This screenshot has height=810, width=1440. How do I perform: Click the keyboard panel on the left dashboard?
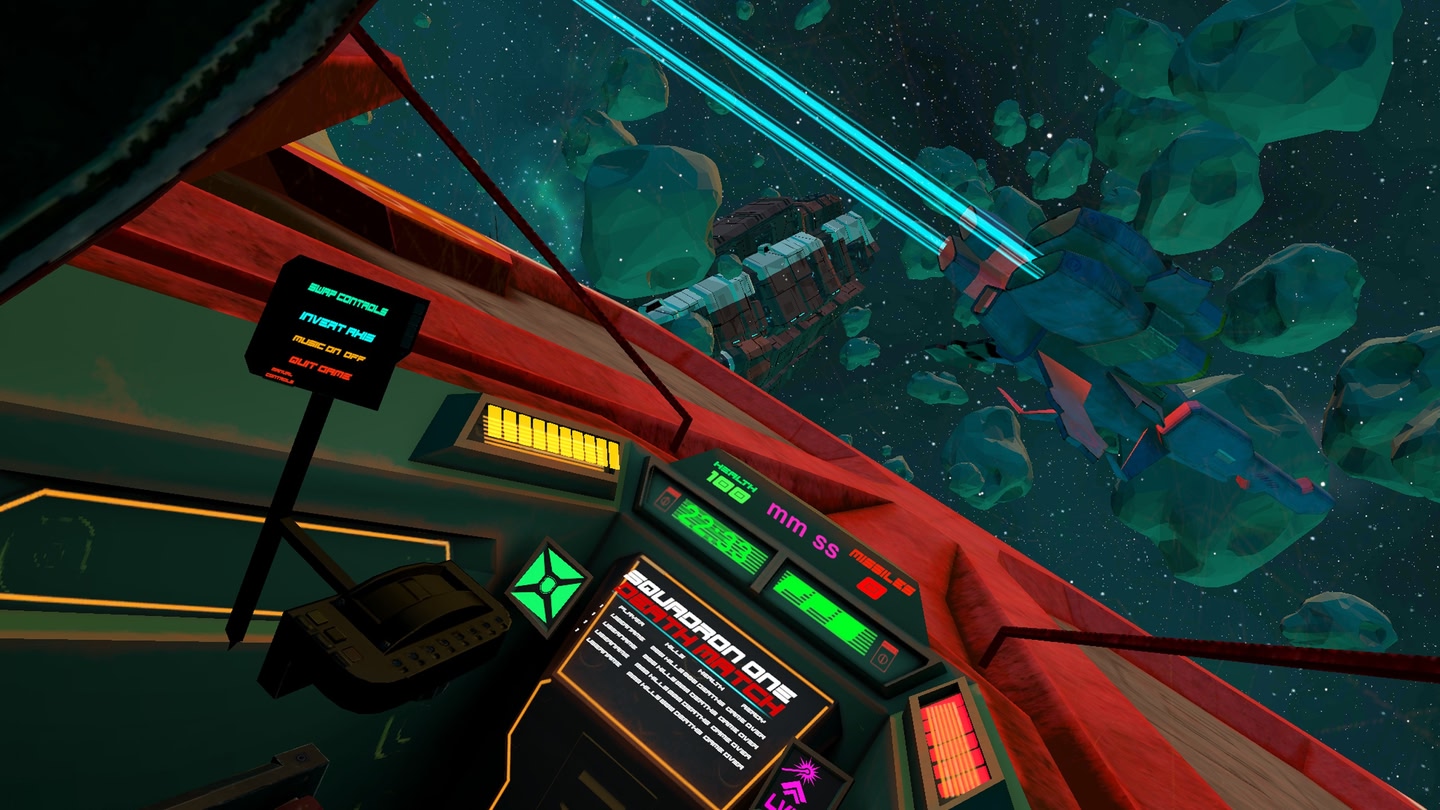click(x=400, y=625)
